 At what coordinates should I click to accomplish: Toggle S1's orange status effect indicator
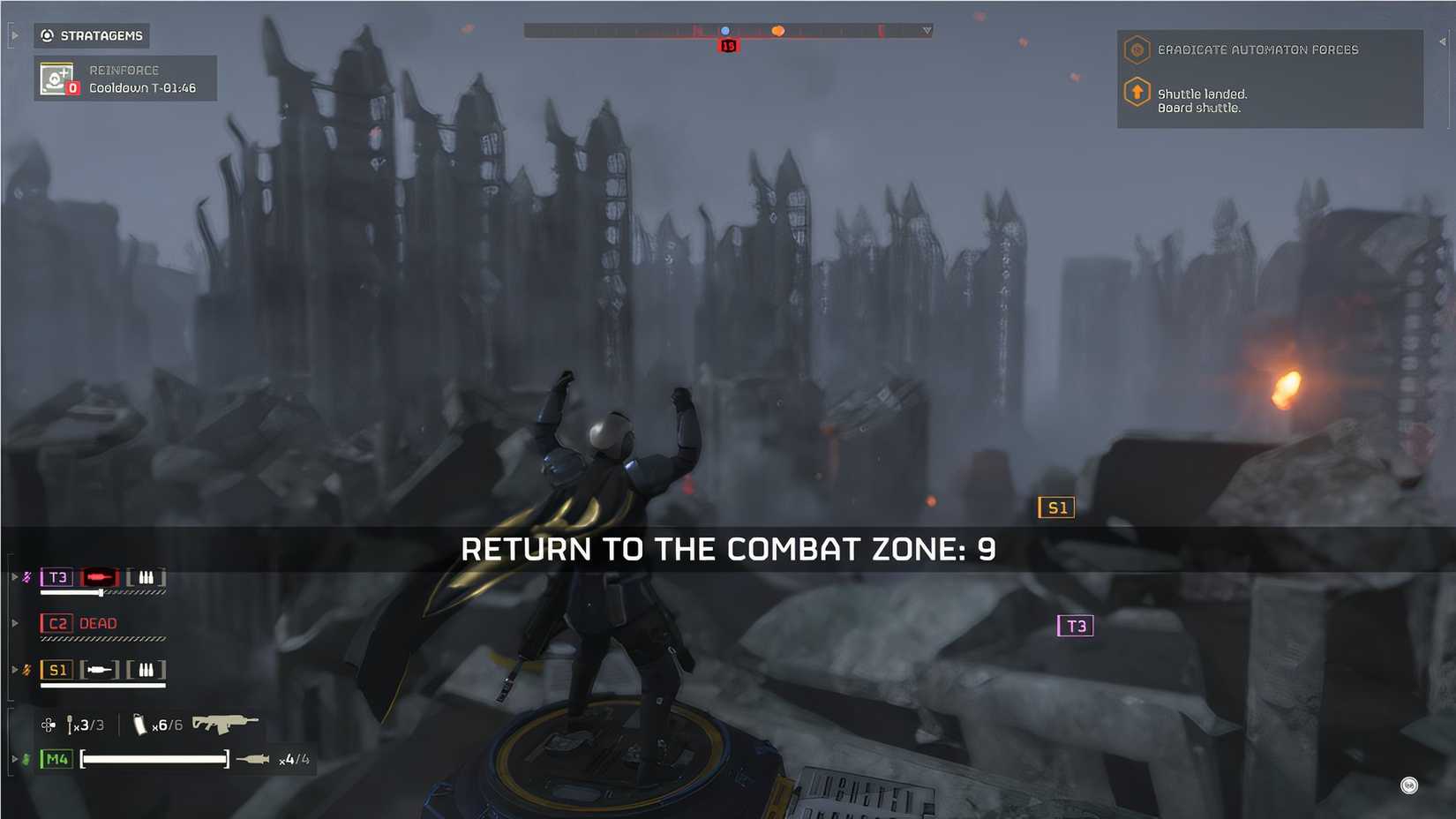point(26,669)
